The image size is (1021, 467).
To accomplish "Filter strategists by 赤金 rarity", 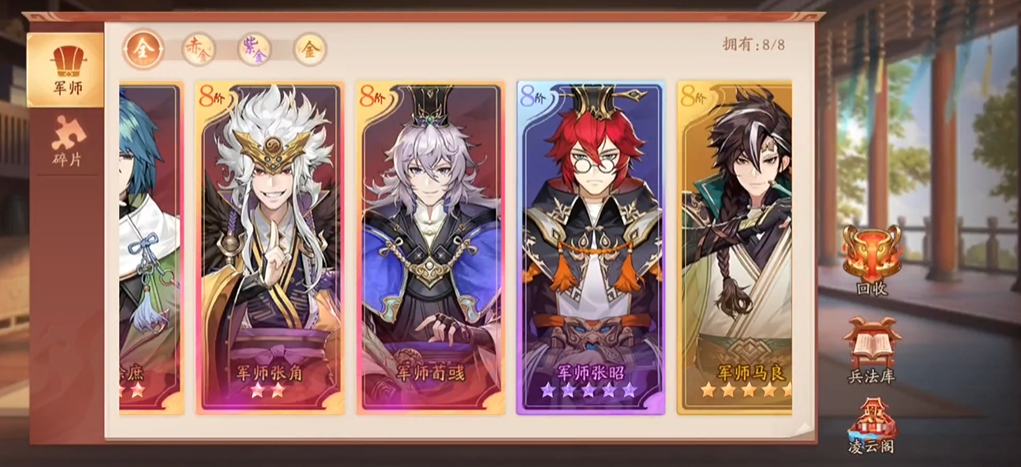I will click(x=199, y=48).
